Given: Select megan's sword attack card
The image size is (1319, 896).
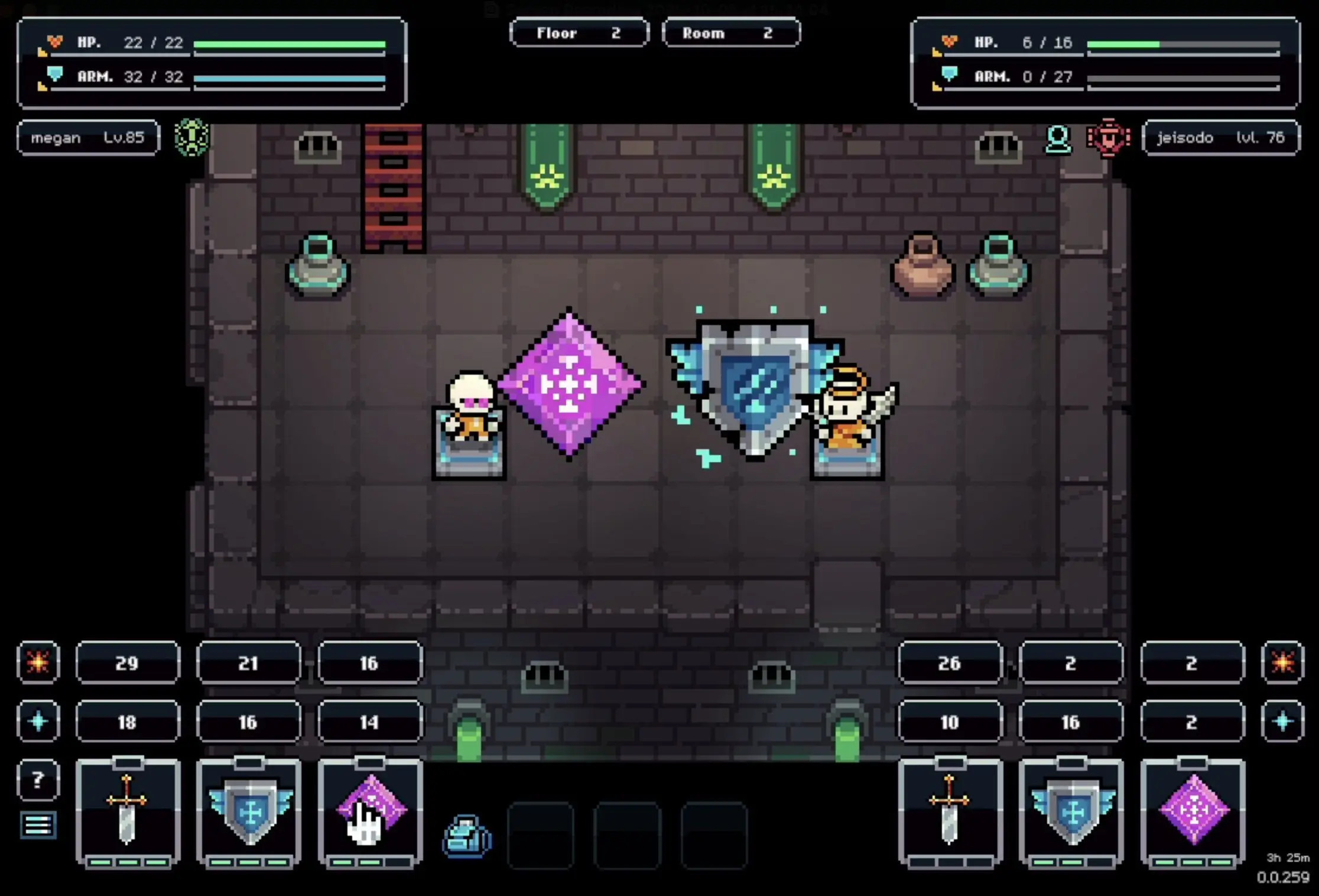Looking at the screenshot, I should 128,816.
